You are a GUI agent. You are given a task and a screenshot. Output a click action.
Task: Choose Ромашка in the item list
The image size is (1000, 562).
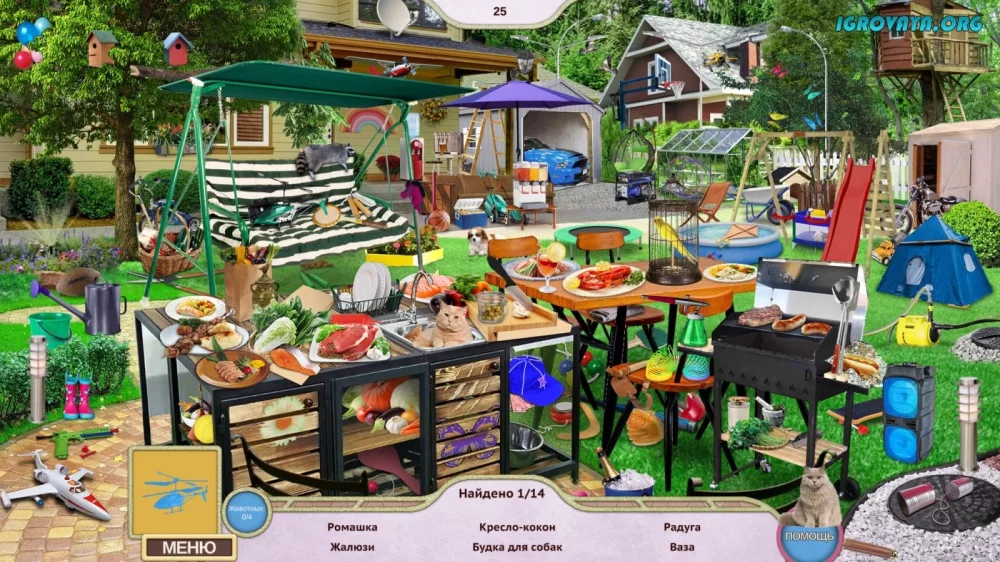coord(352,527)
